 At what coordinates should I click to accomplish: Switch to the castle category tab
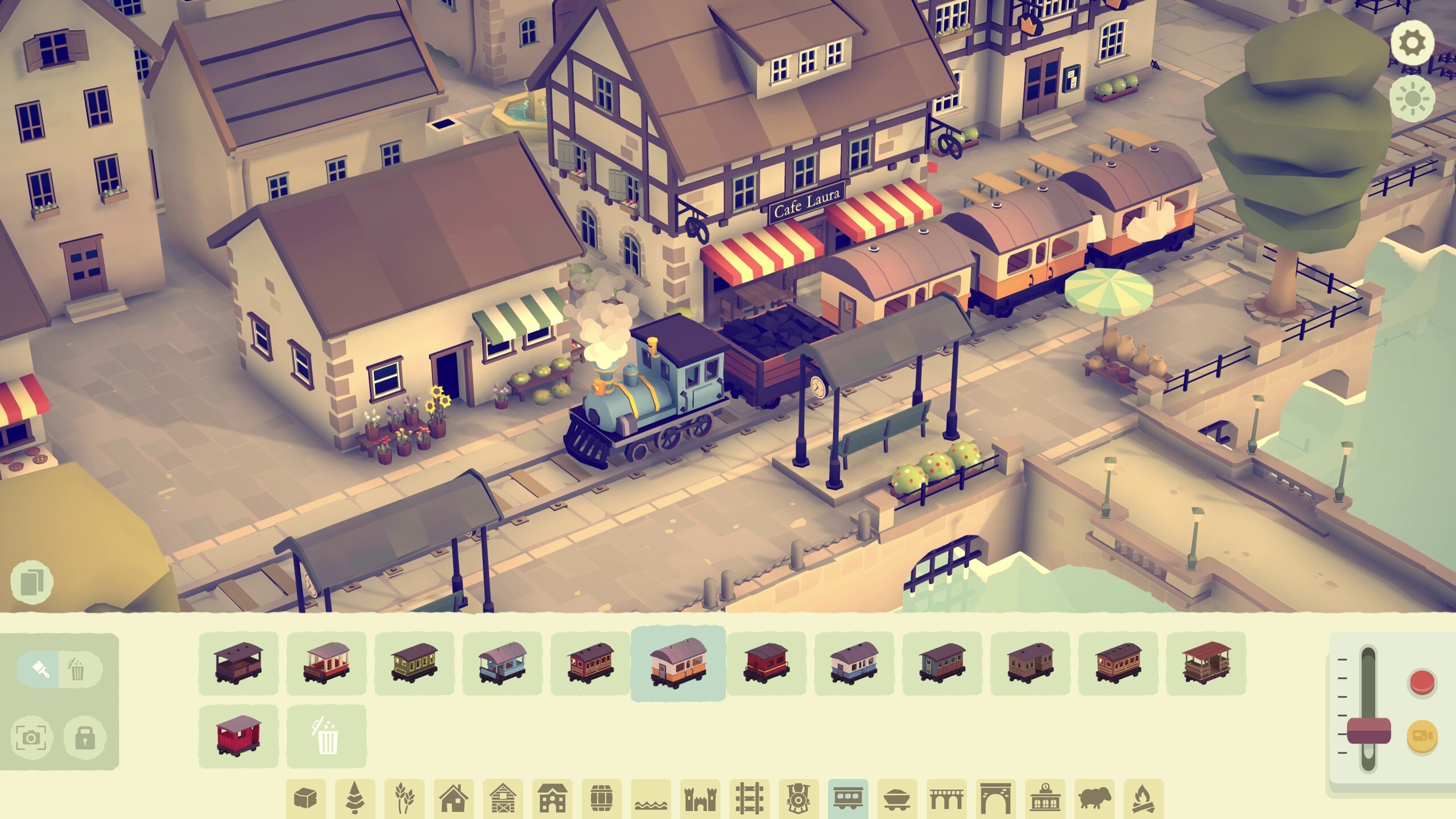click(700, 799)
